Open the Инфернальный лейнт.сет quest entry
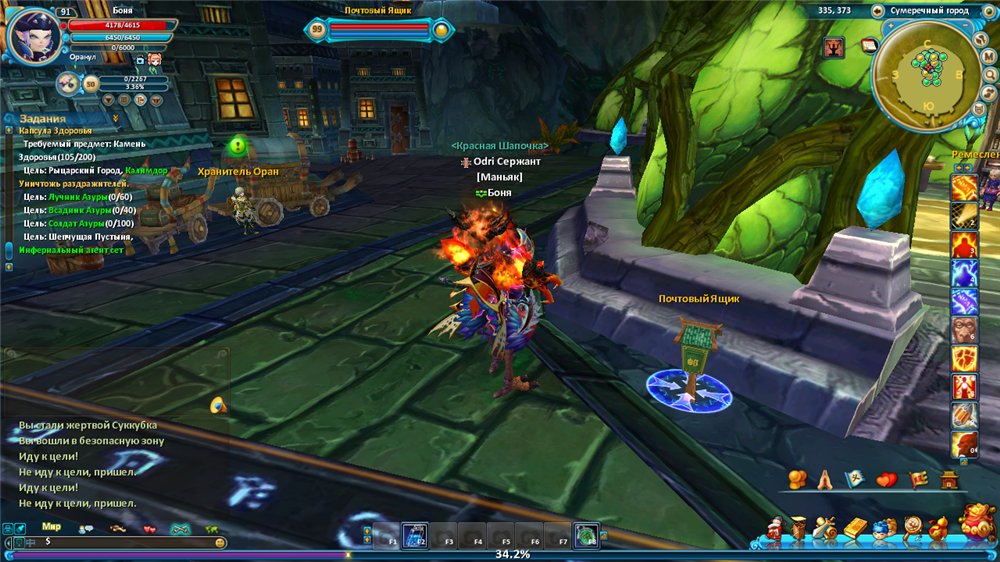1000x562 pixels. coord(71,249)
